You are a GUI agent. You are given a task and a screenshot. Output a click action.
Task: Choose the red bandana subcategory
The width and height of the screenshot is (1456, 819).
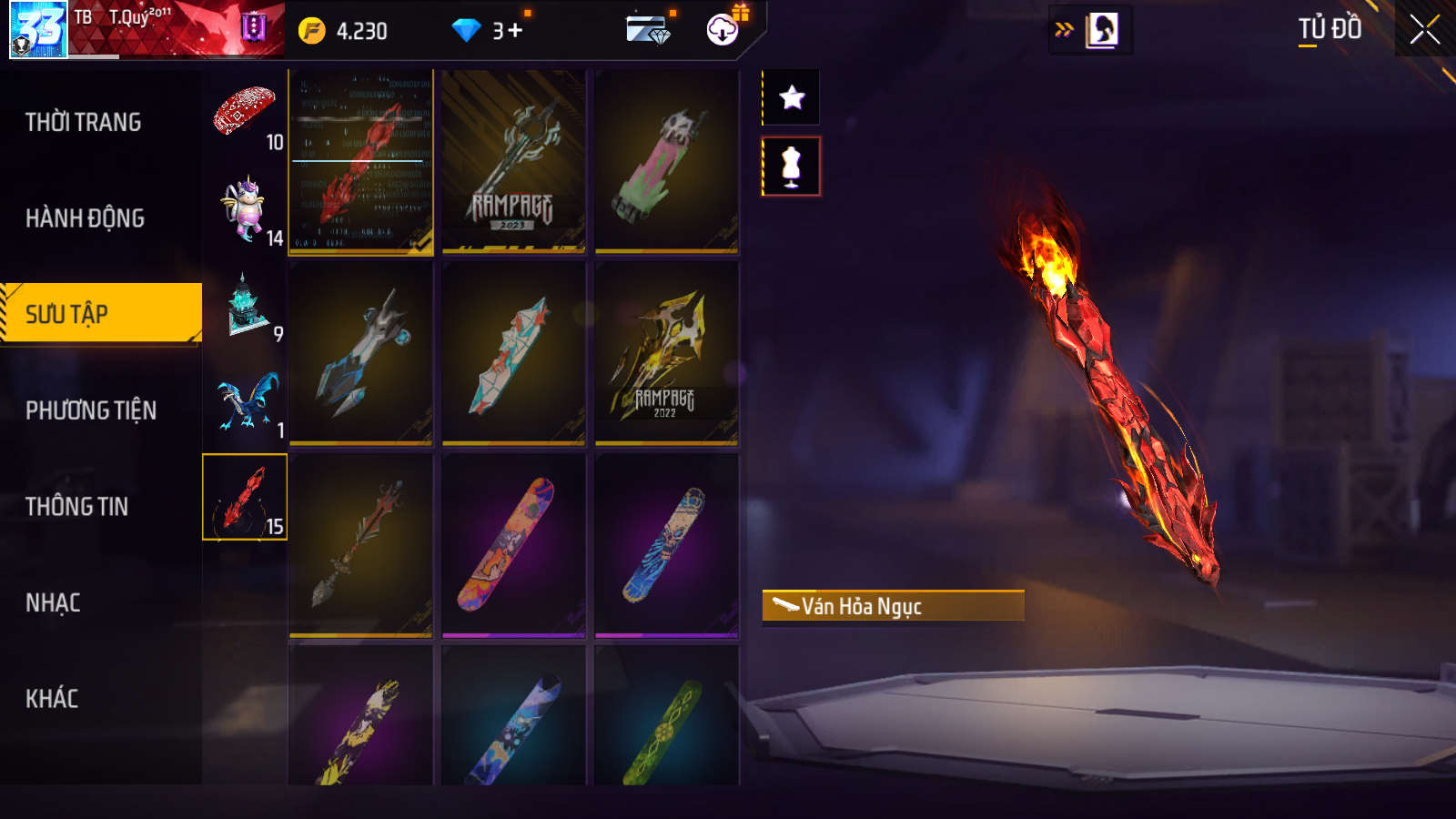click(244, 114)
